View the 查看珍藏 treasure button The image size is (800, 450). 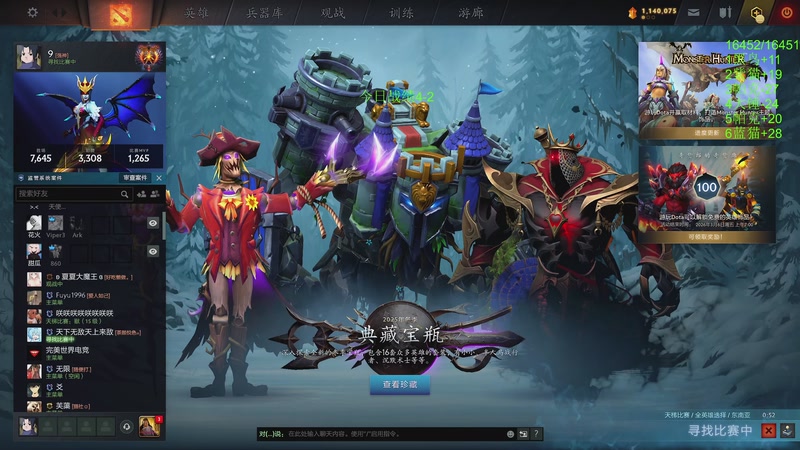coord(400,384)
